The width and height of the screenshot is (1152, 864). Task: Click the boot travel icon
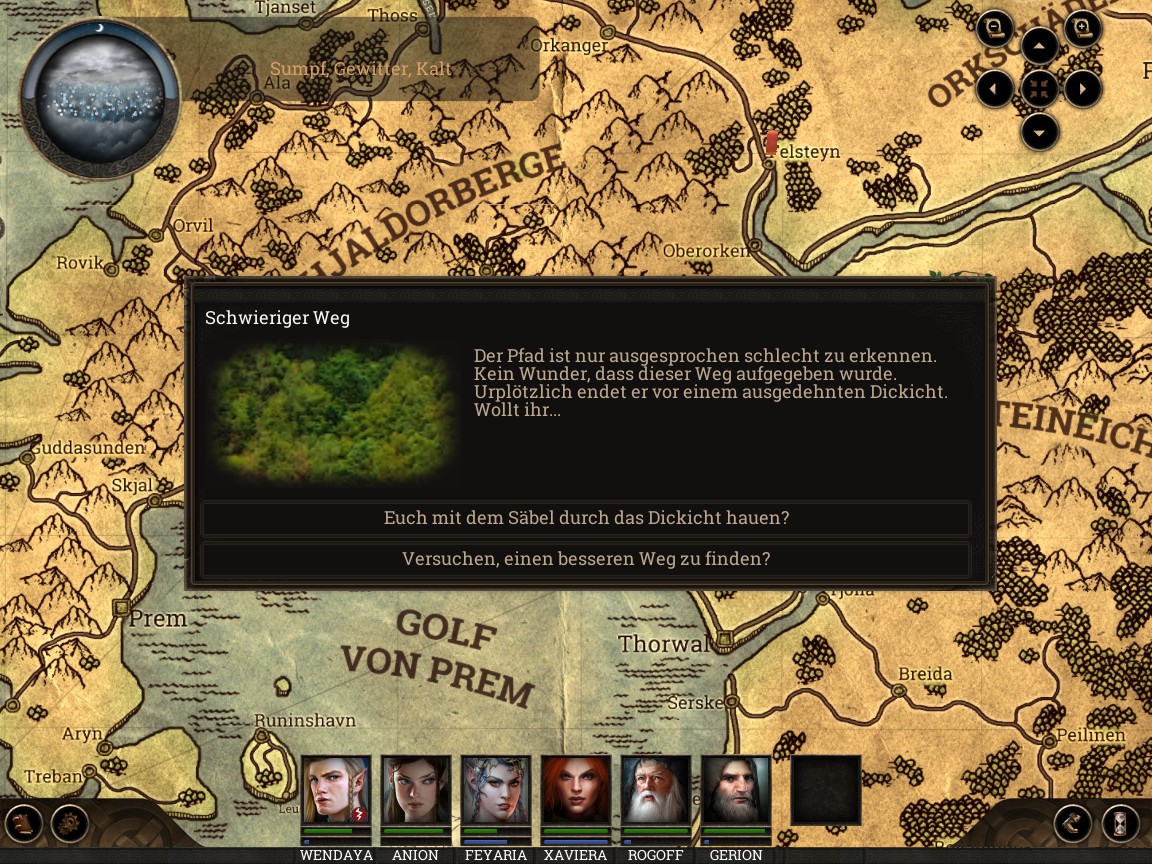(x=1073, y=824)
